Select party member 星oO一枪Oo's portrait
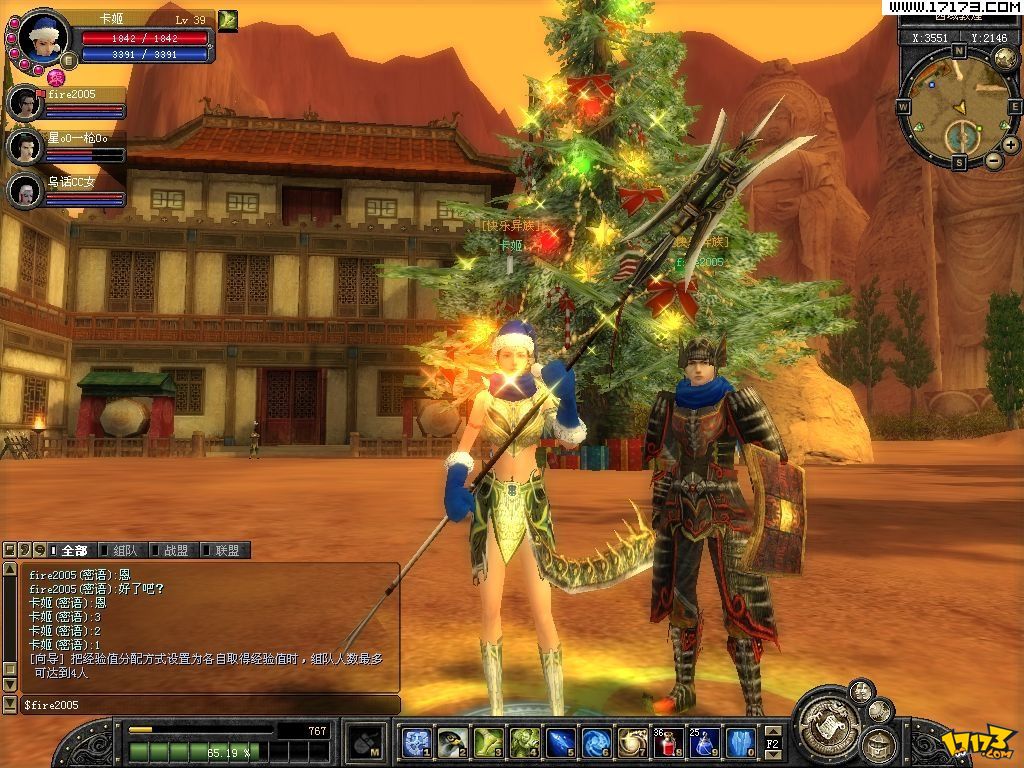The height and width of the screenshot is (768, 1024). tap(24, 147)
